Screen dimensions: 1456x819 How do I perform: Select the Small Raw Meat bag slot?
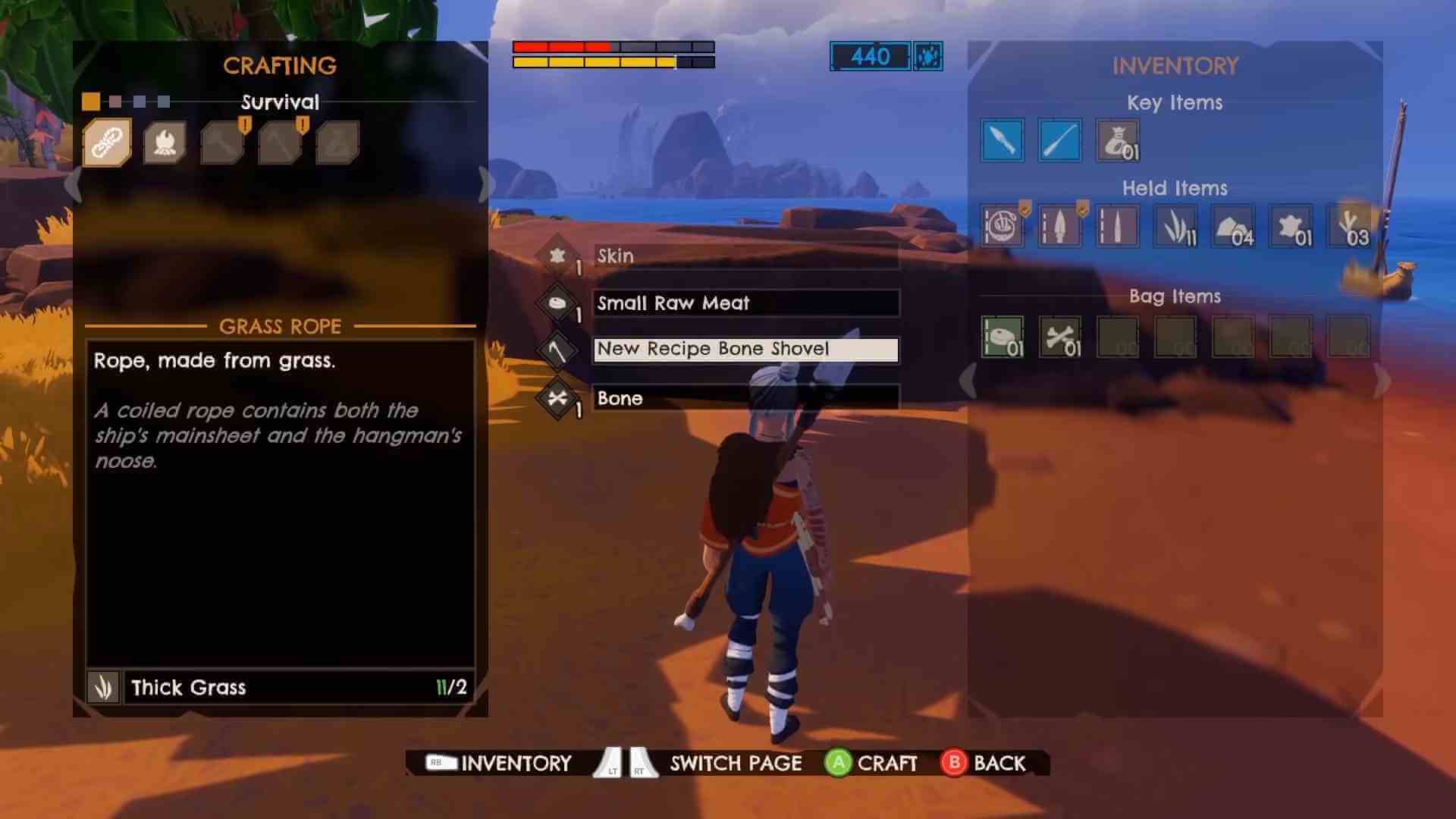(1003, 336)
